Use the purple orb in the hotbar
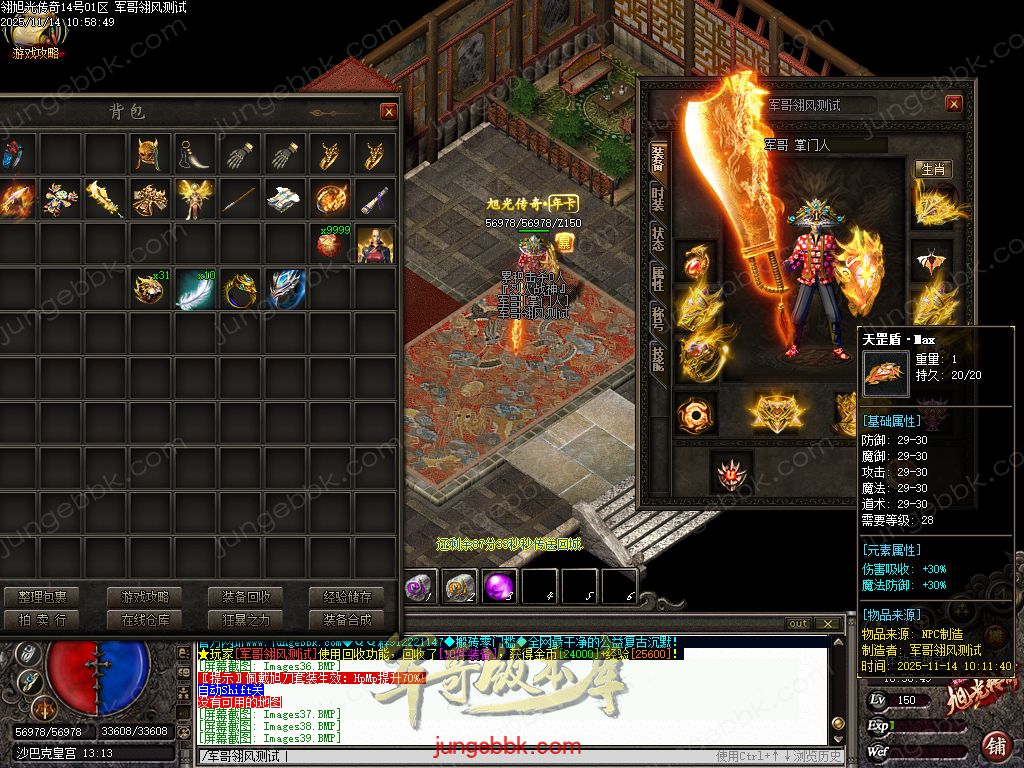 tap(498, 587)
